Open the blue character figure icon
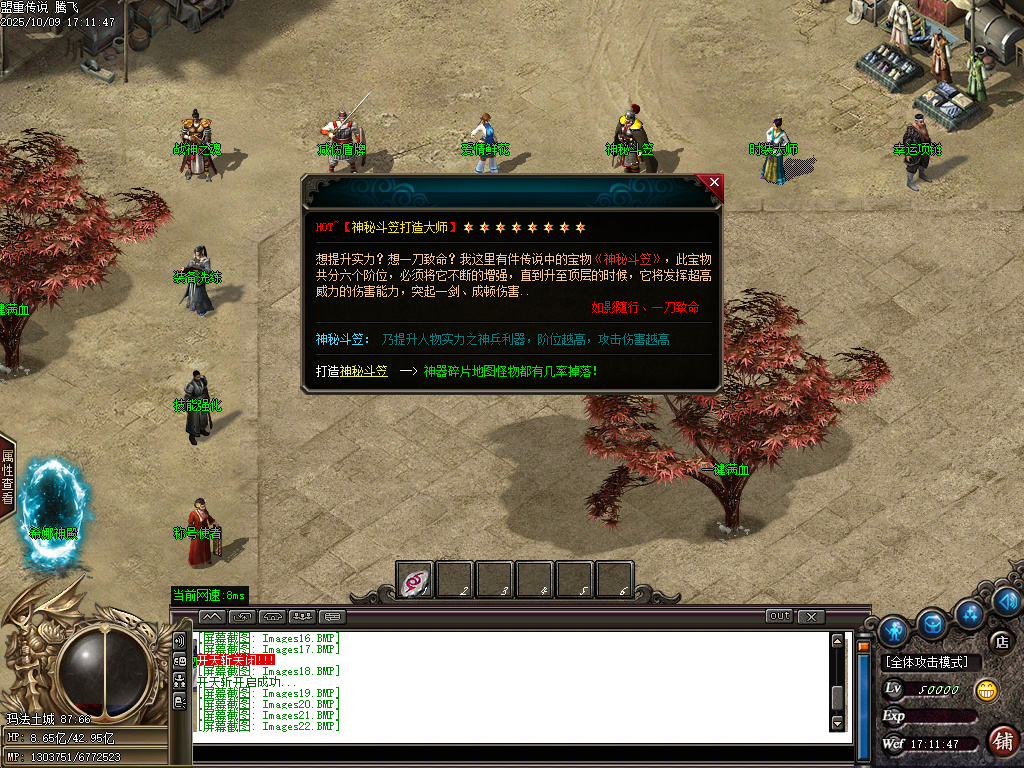This screenshot has width=1024, height=768. (894, 630)
